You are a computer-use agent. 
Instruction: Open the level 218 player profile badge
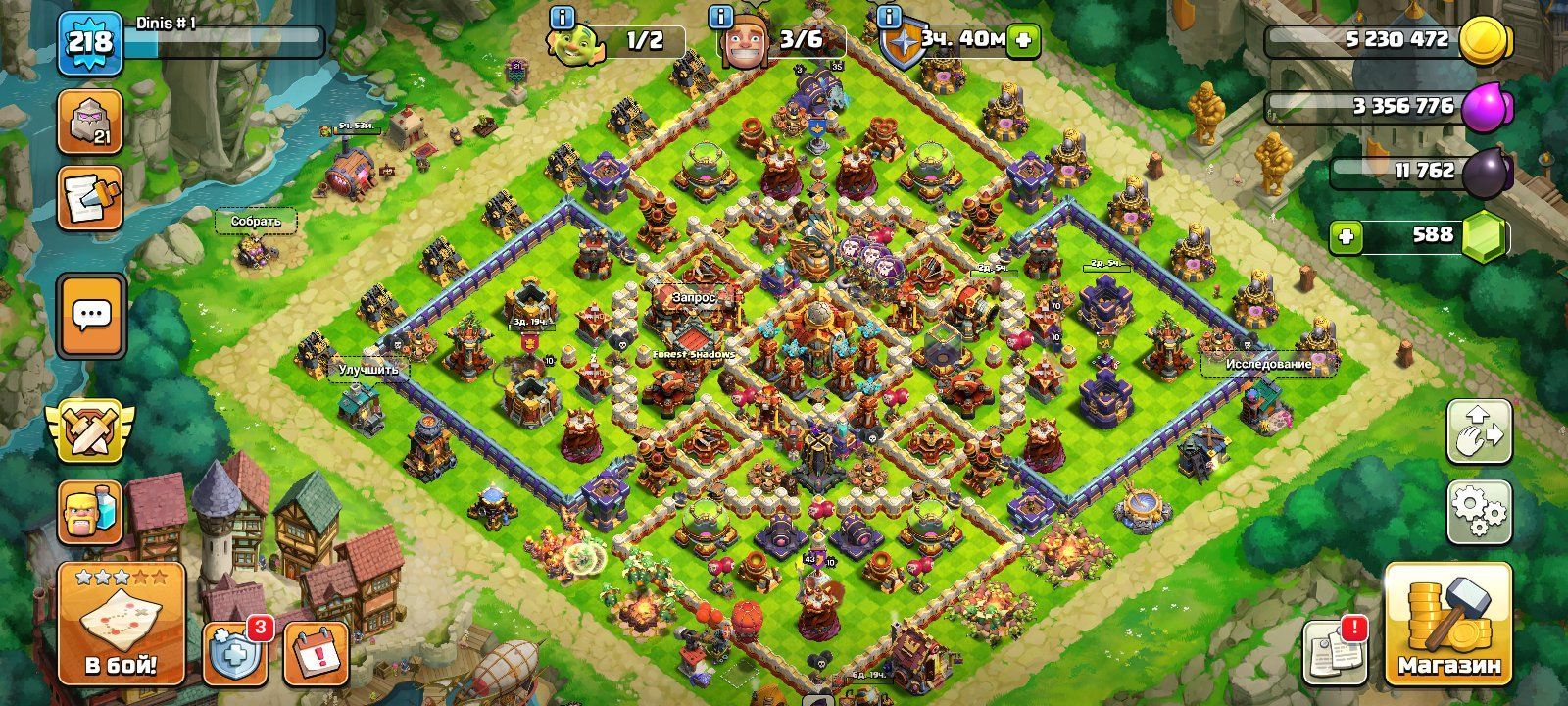(90, 42)
